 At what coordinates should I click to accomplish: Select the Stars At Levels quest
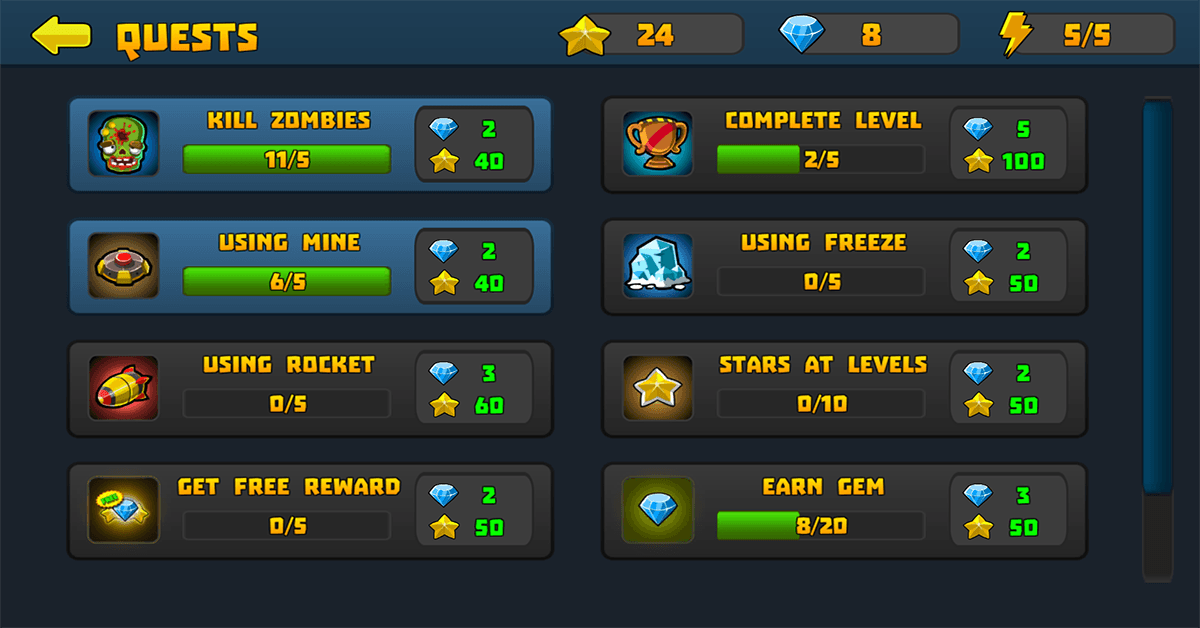[843, 389]
